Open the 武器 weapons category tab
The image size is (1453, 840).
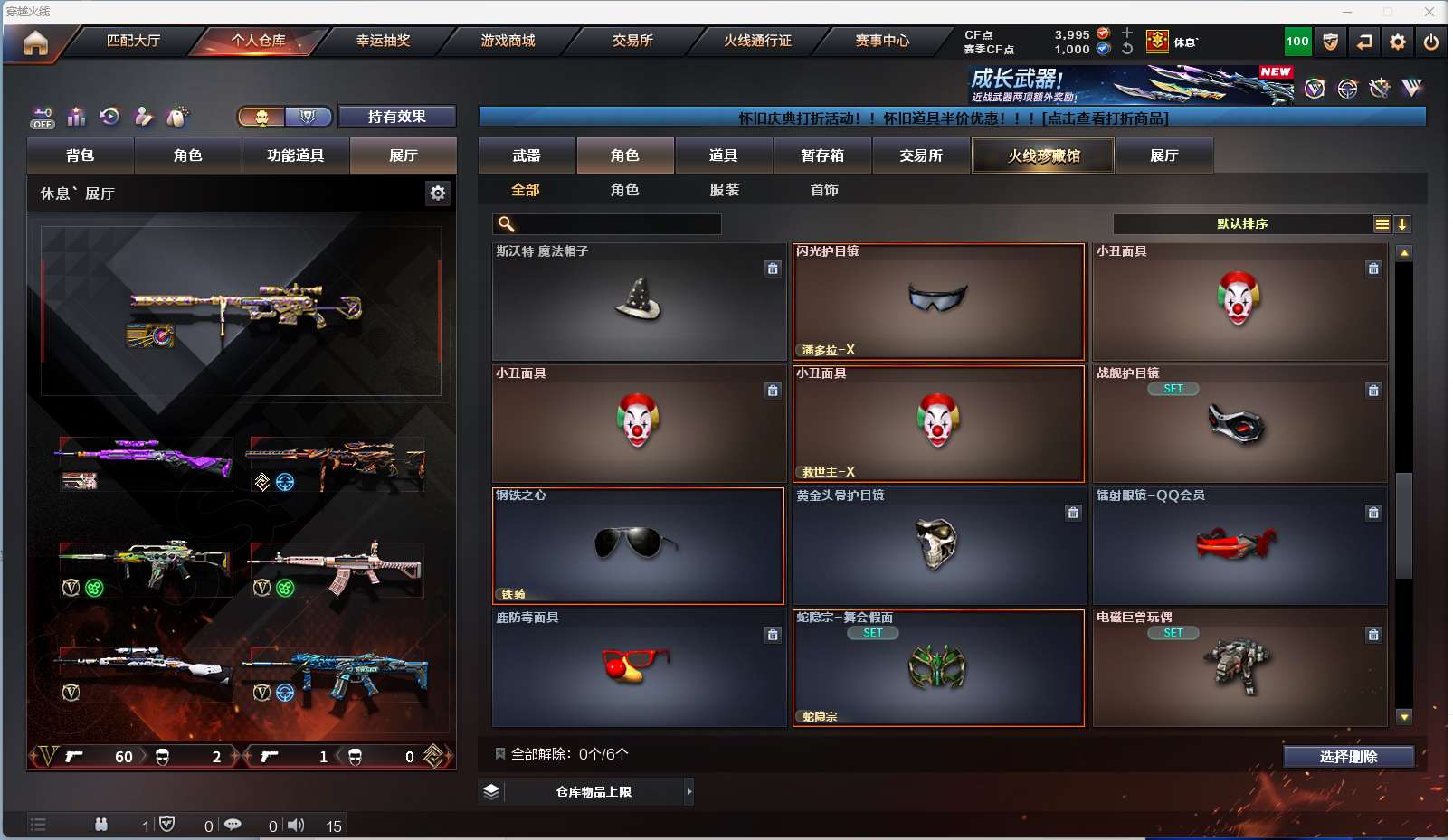(x=527, y=156)
